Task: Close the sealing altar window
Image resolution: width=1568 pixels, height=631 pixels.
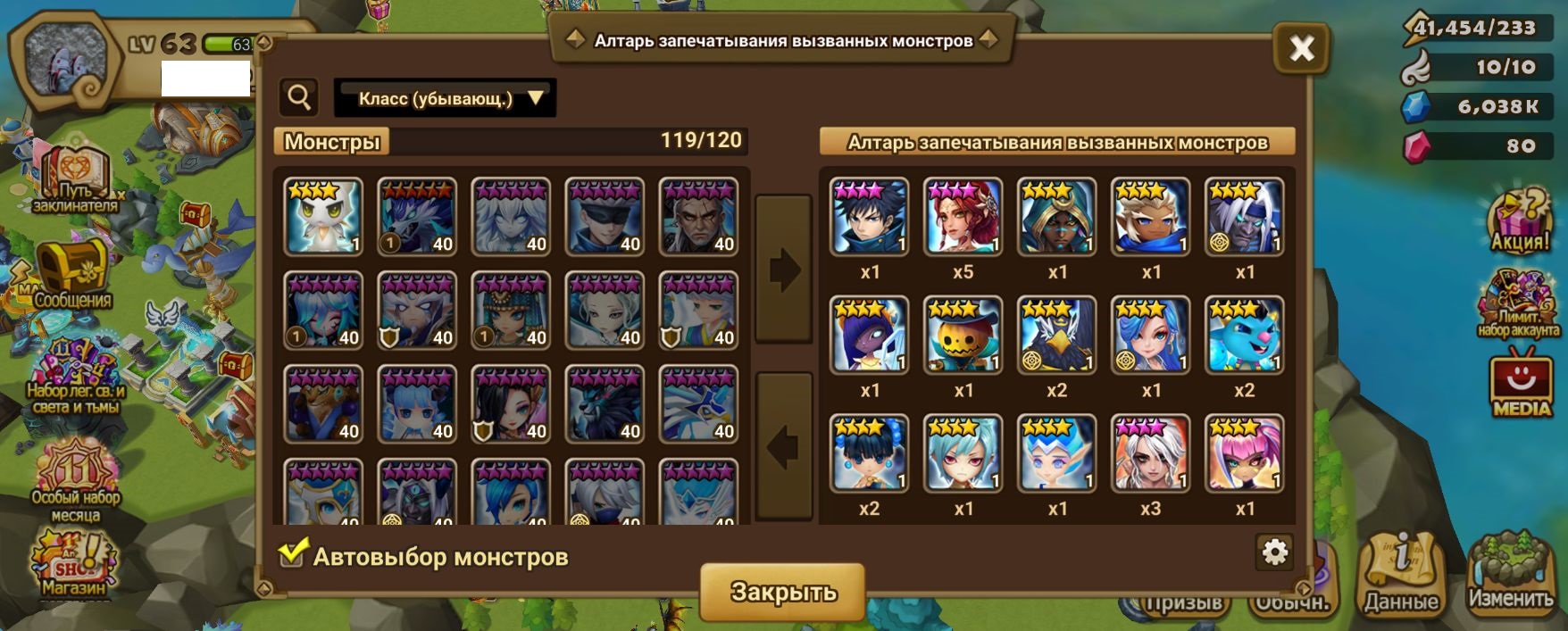Action: pos(1301,47)
